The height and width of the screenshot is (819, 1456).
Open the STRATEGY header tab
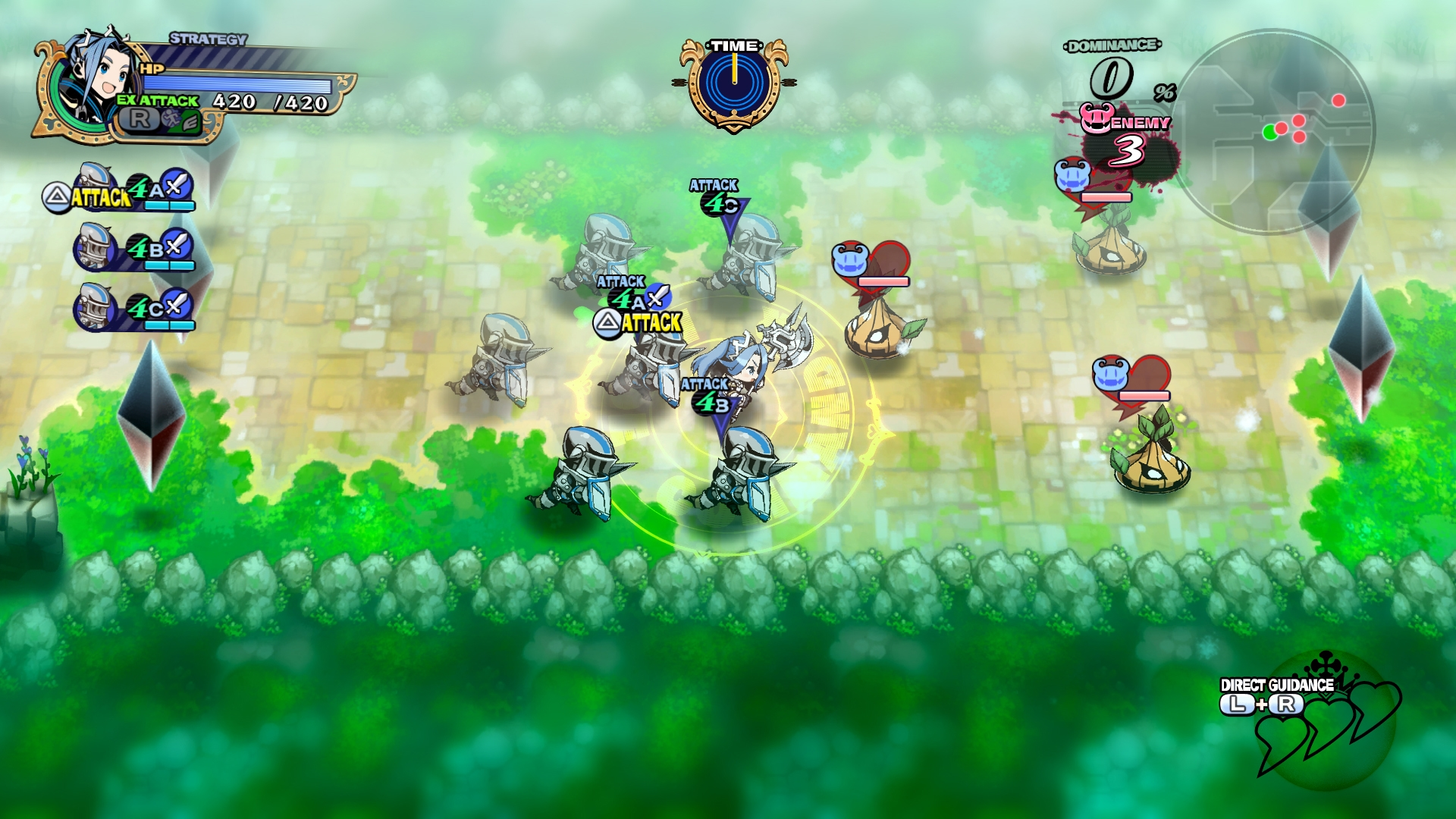(206, 39)
